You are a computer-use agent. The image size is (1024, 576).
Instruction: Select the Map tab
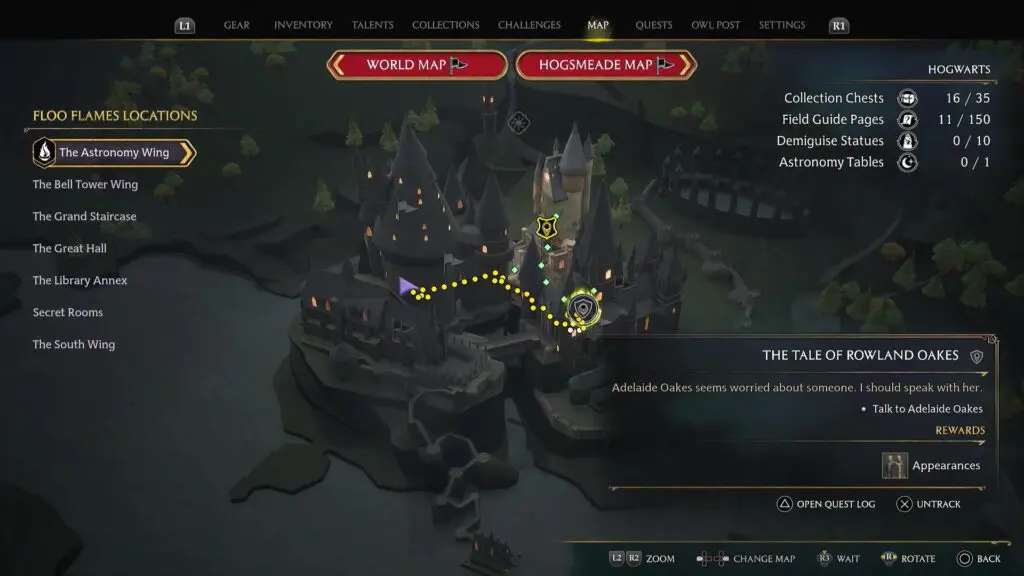598,25
